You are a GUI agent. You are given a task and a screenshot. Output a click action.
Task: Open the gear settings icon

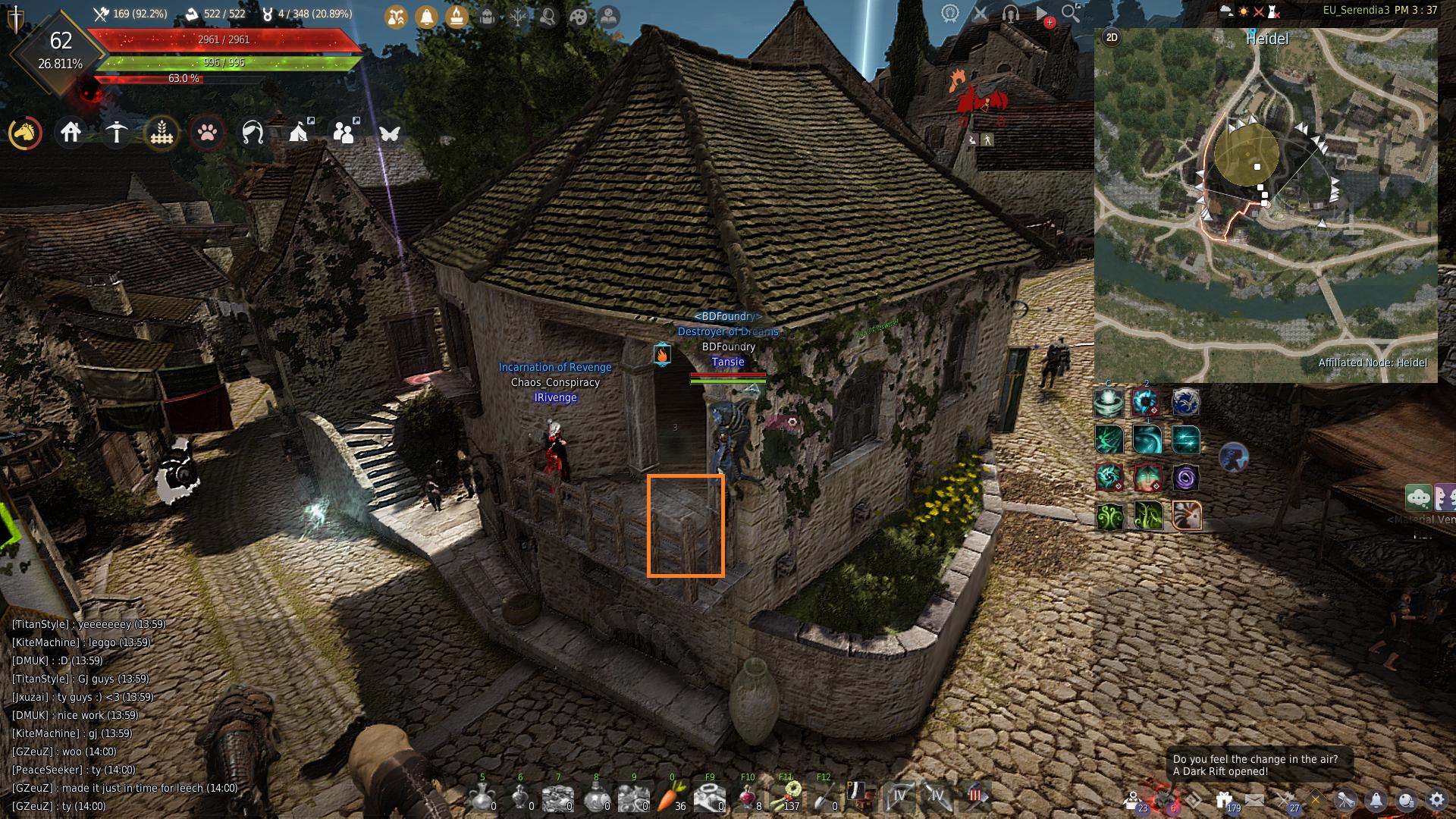(1436, 799)
